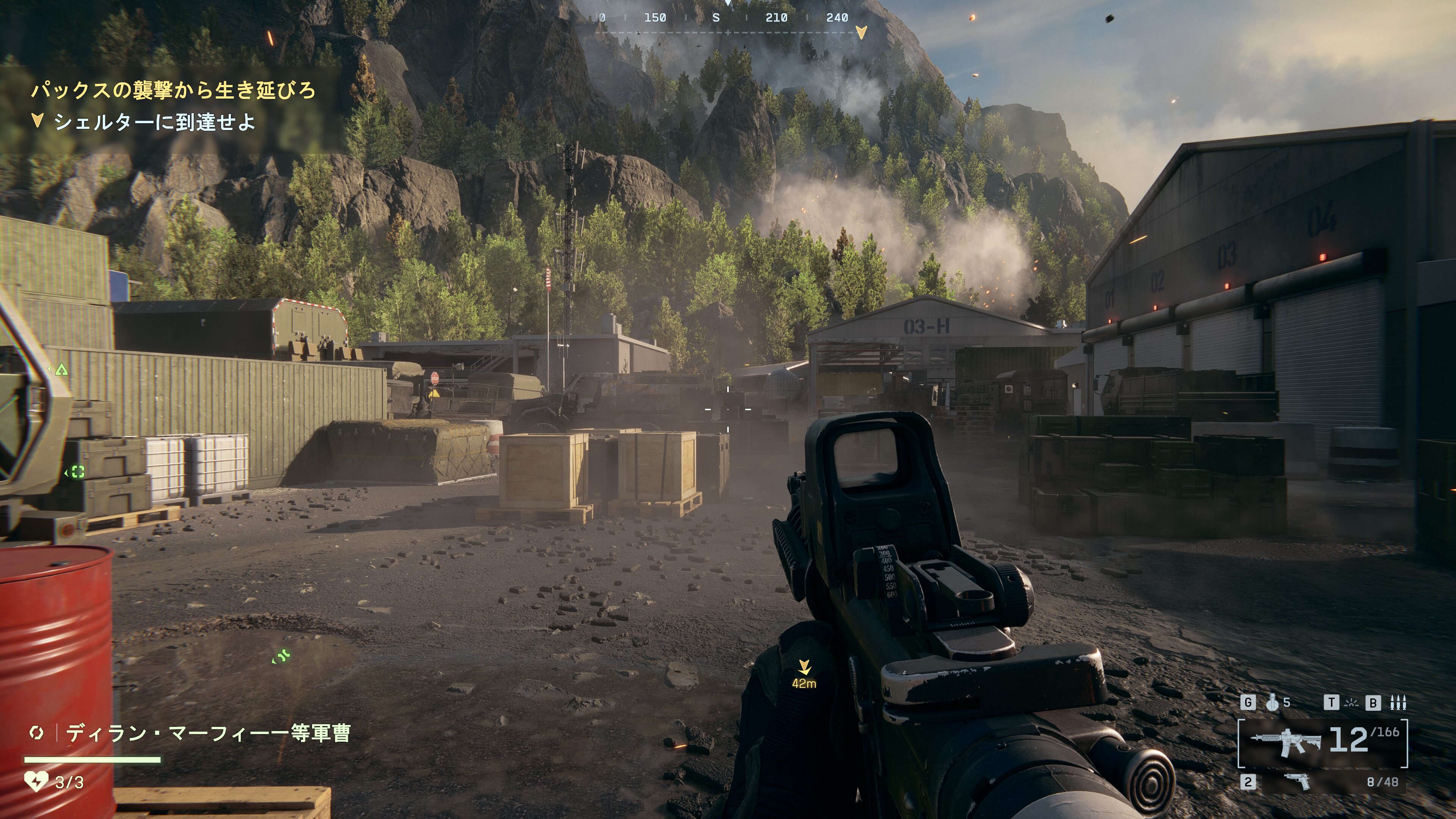Toggle the weapon flashlight icon
This screenshot has height=819, width=1456.
[x=1351, y=703]
